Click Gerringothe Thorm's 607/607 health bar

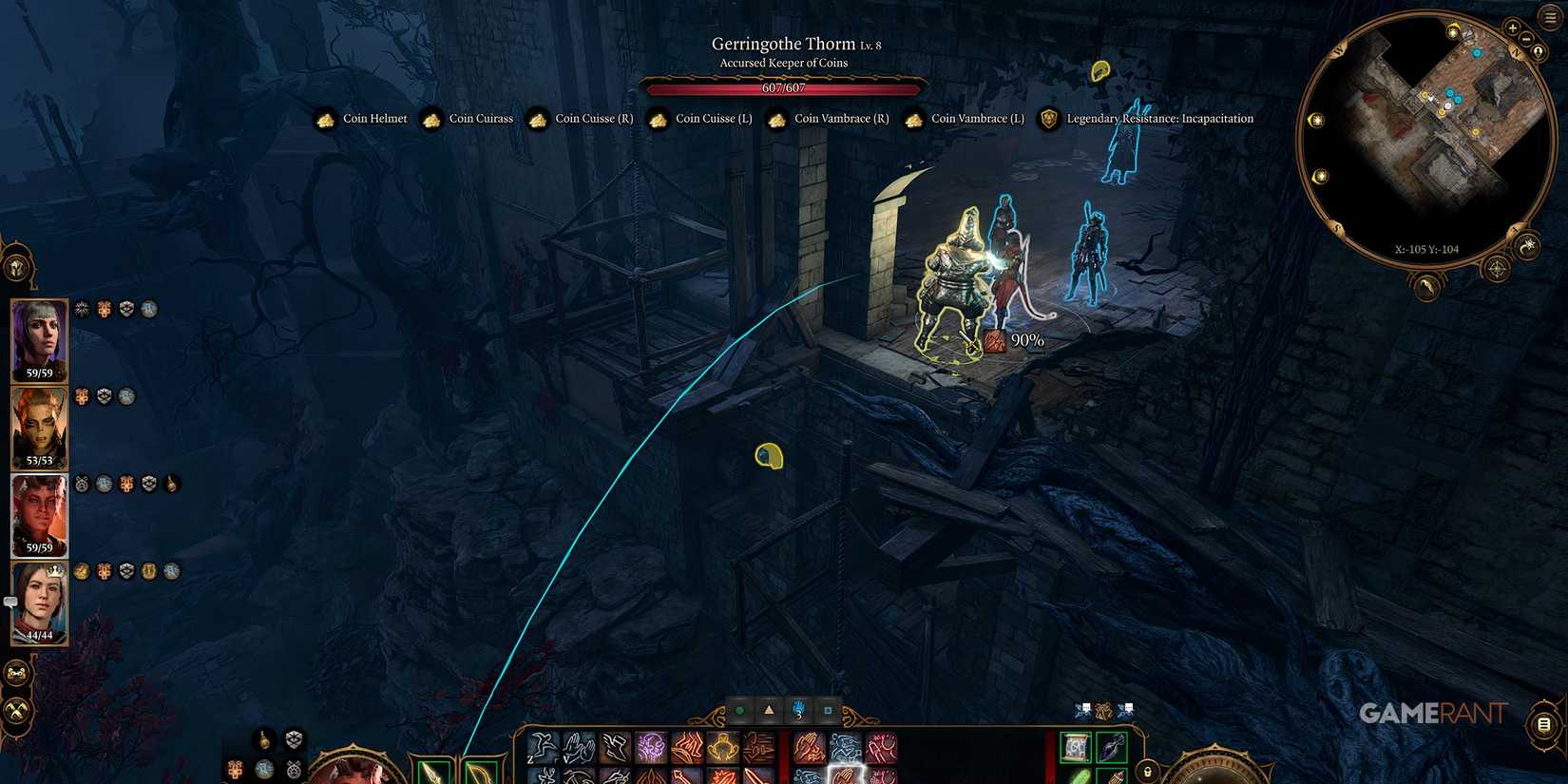(x=783, y=87)
